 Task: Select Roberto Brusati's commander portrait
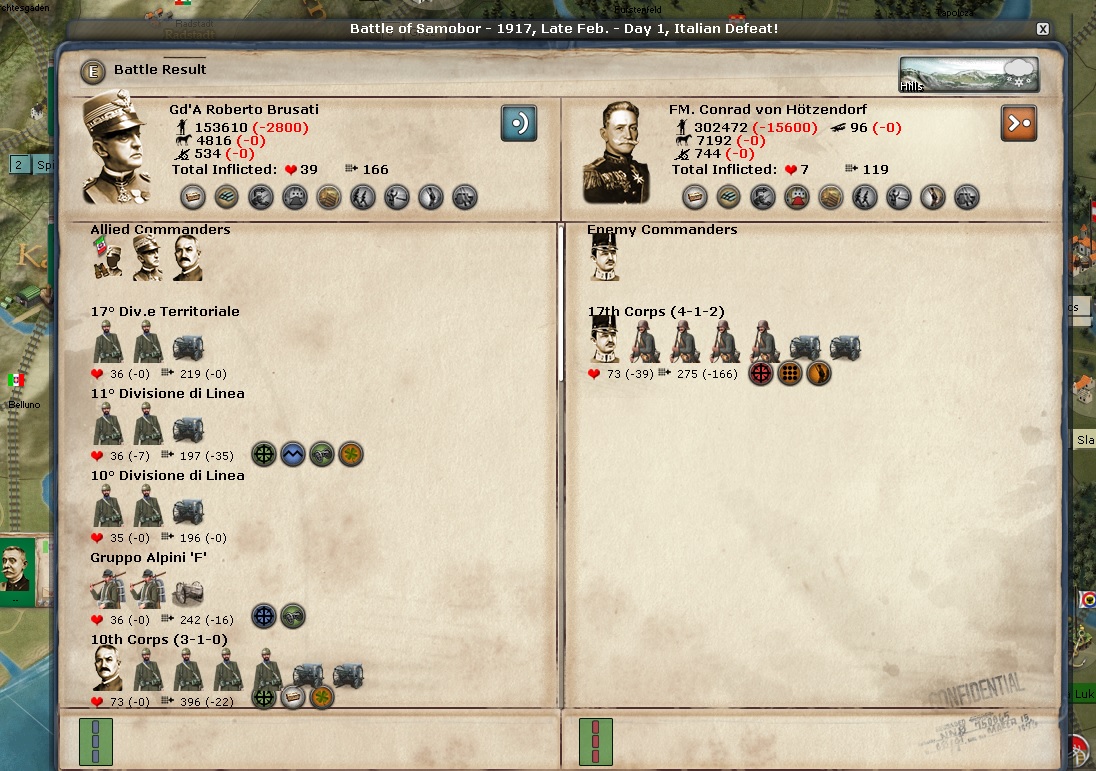(117, 147)
